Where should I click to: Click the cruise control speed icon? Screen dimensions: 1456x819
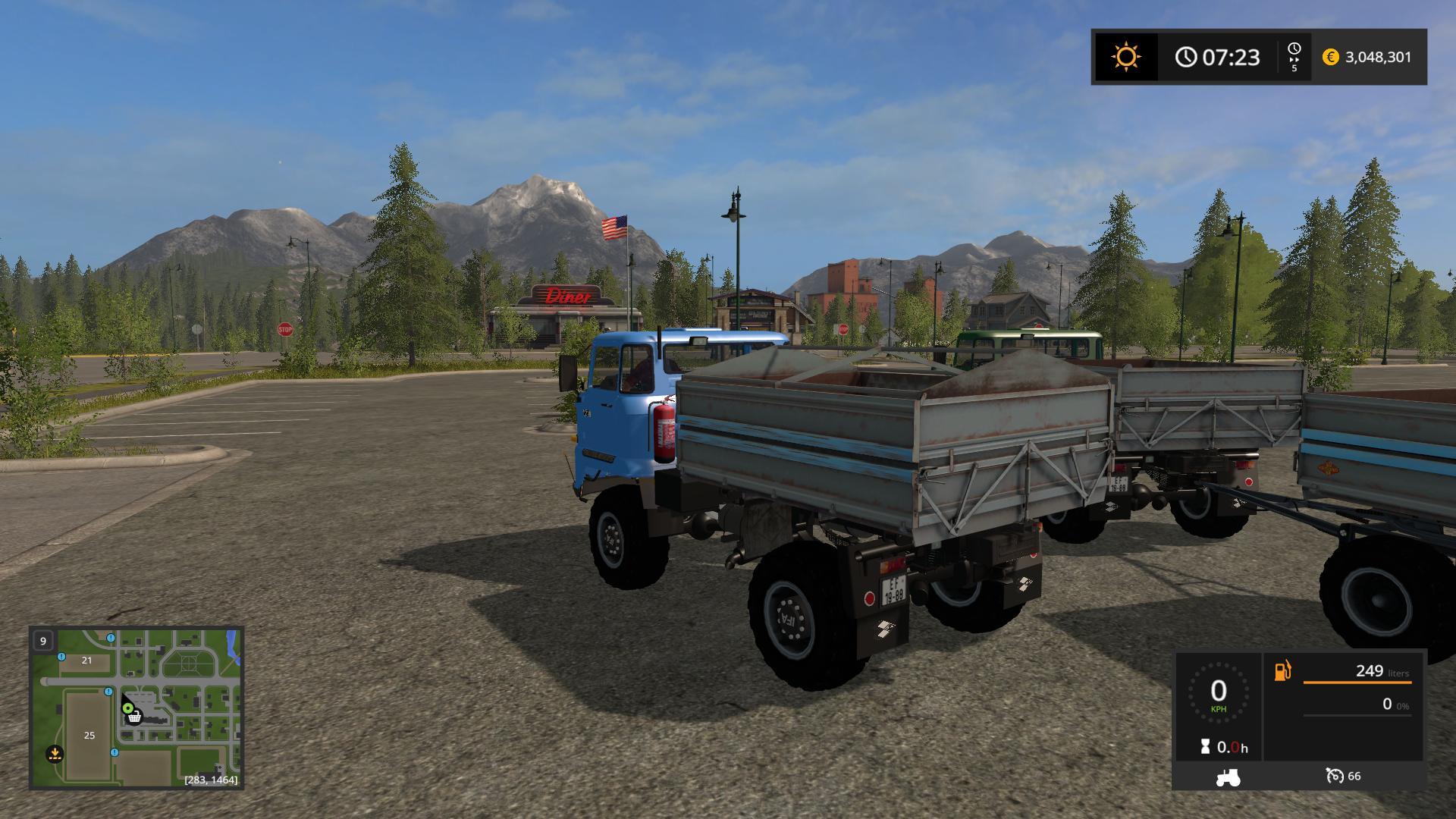1334,776
